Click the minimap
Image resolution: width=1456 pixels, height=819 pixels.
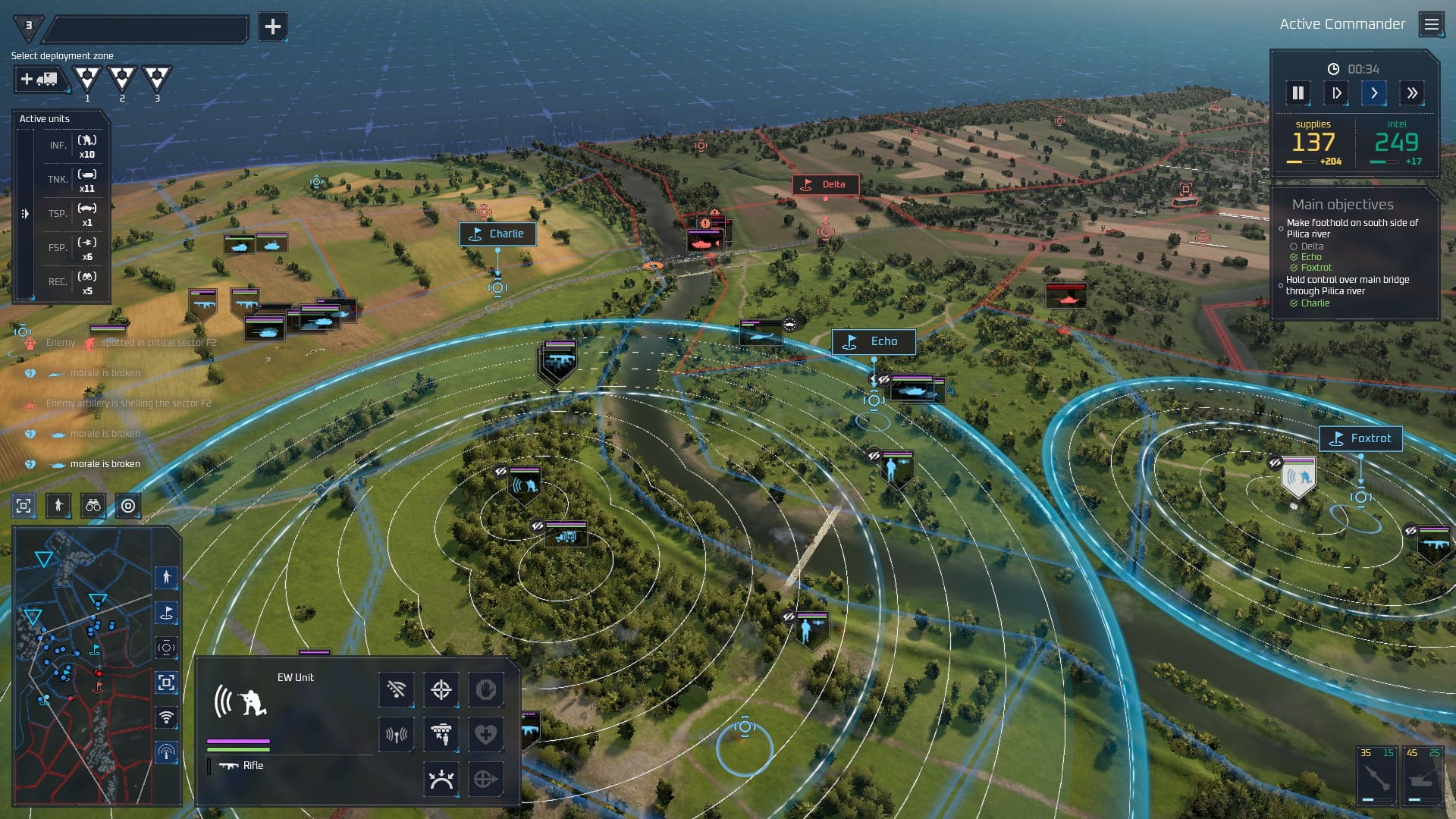coord(83,666)
